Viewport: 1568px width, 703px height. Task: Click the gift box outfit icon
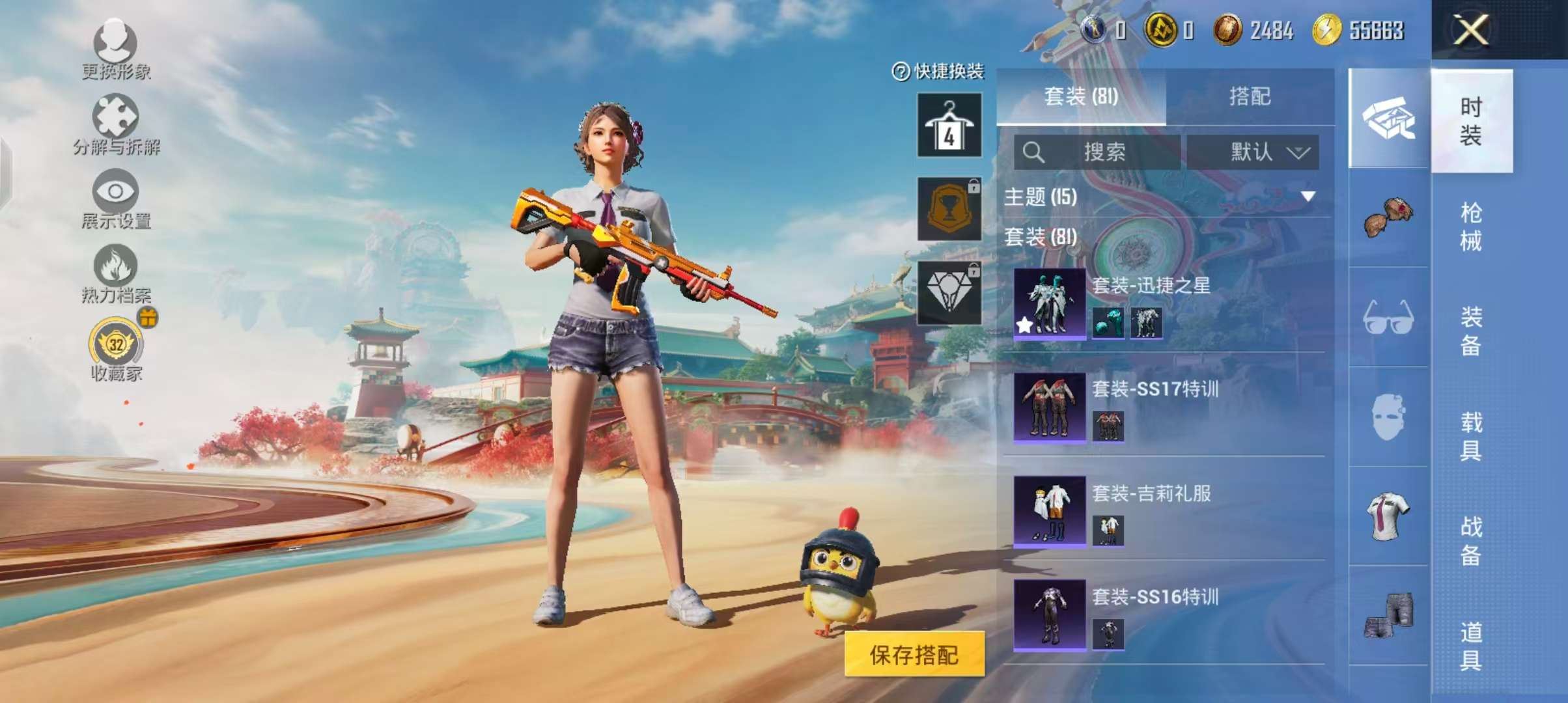coord(1388,117)
